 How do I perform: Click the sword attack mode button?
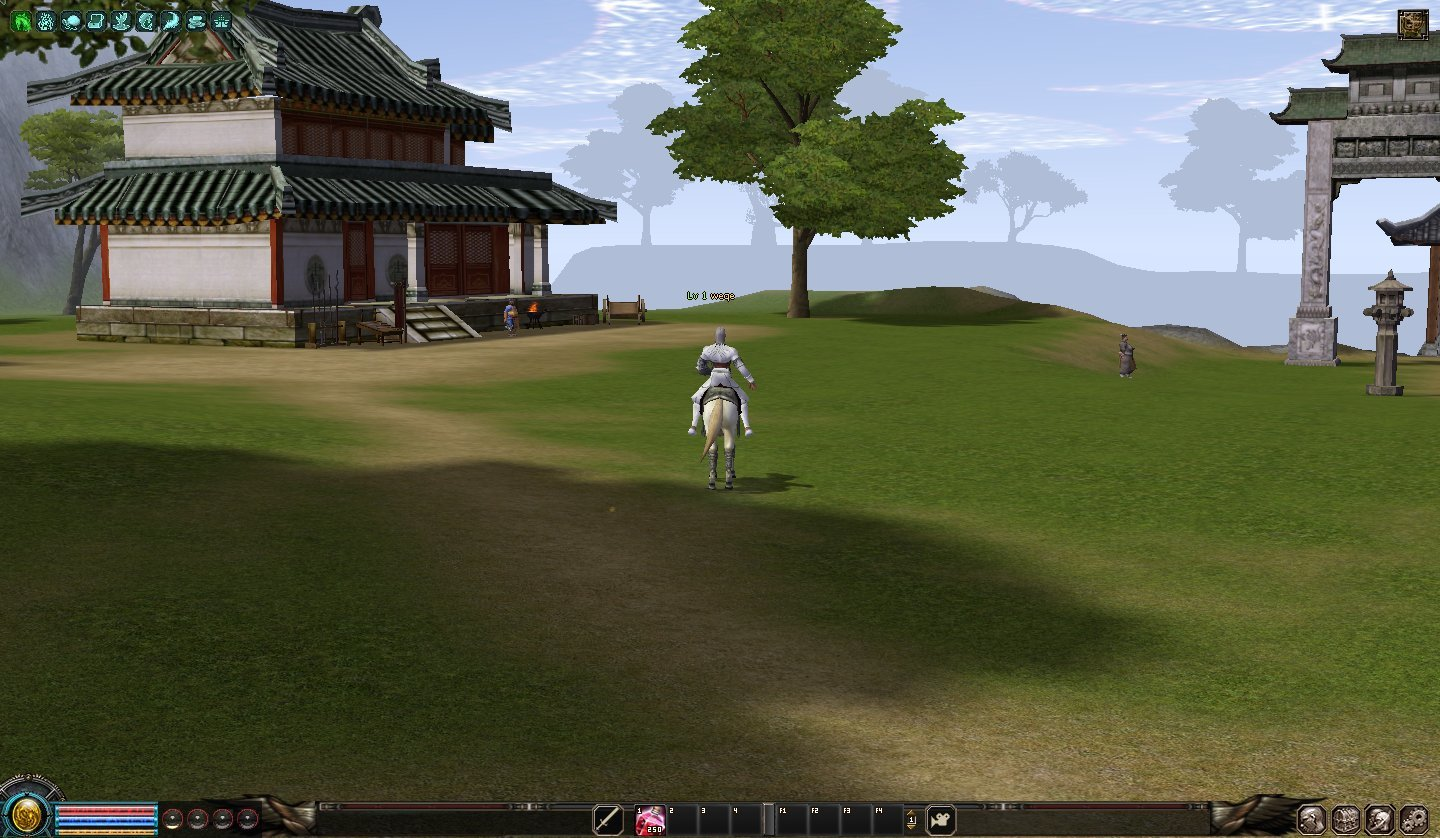(x=607, y=820)
